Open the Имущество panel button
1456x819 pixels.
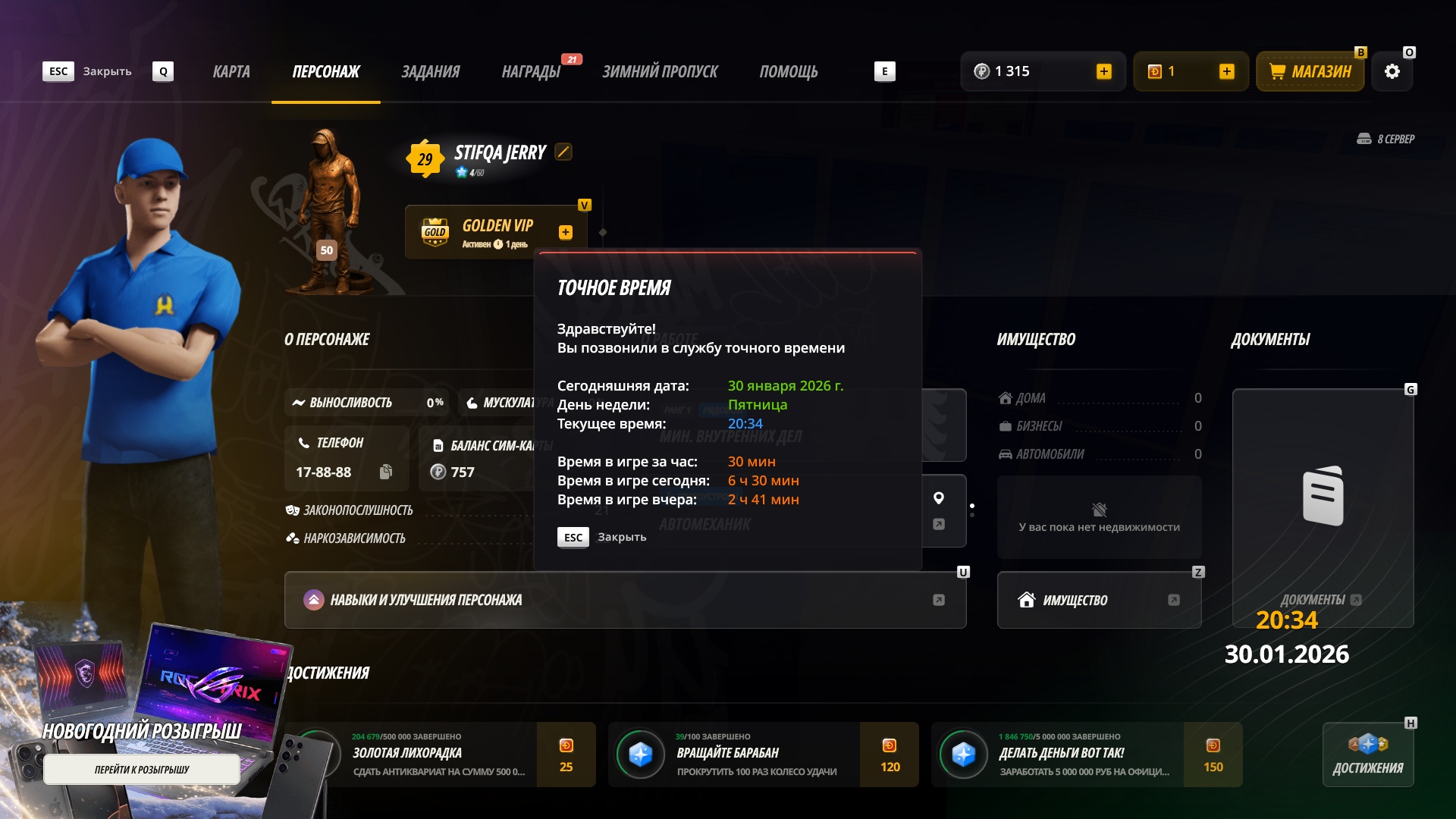[1099, 600]
